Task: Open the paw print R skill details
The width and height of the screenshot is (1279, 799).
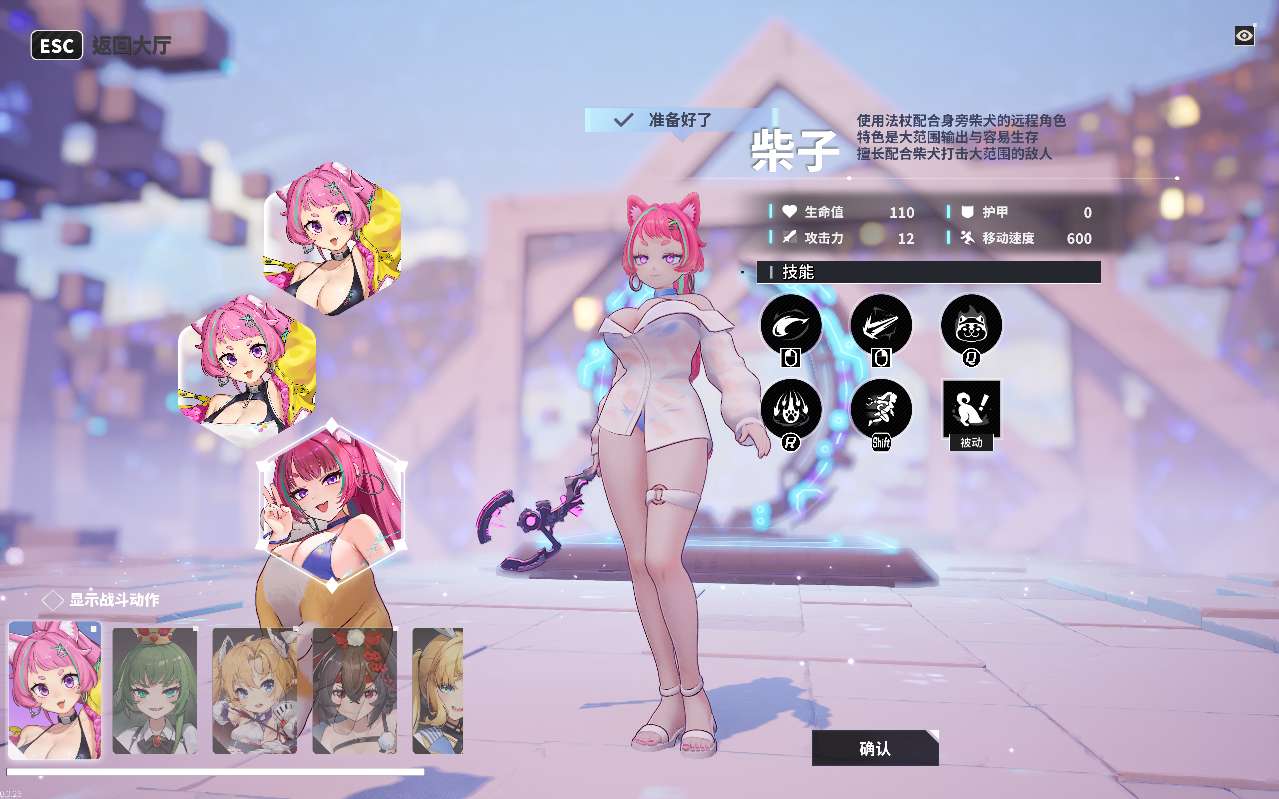Action: pyautogui.click(x=791, y=409)
